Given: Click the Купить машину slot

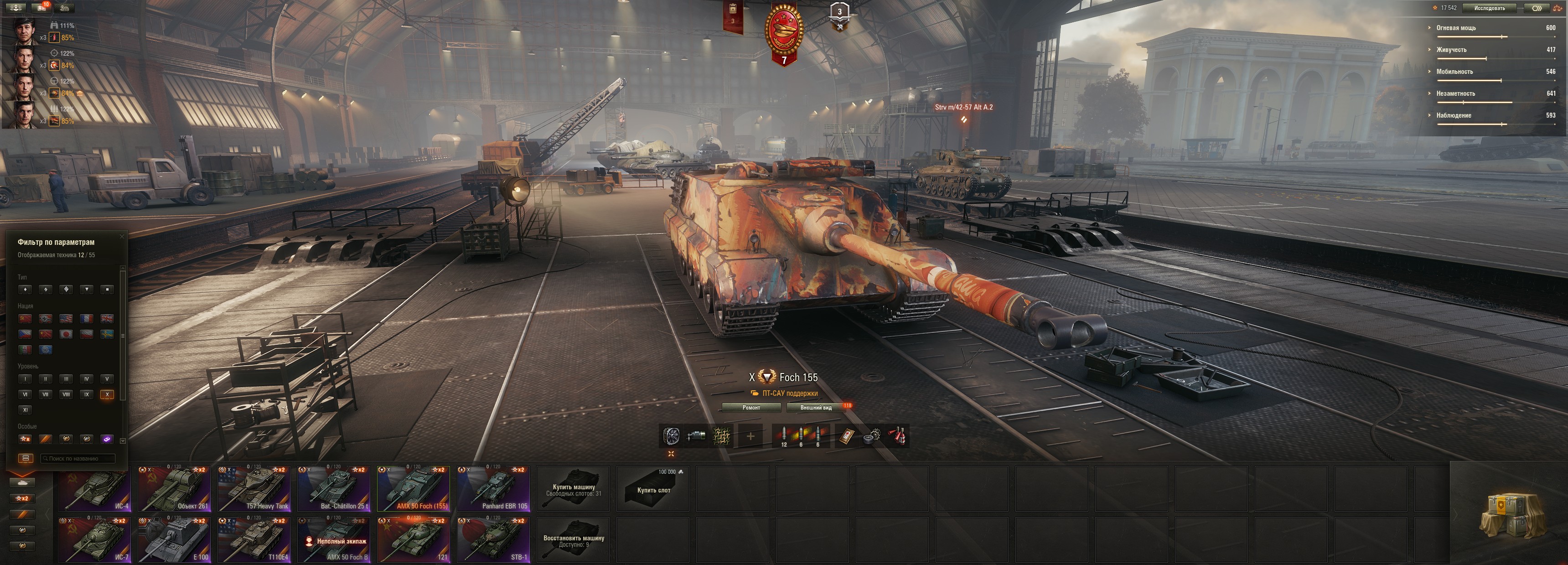Looking at the screenshot, I should (x=574, y=489).
